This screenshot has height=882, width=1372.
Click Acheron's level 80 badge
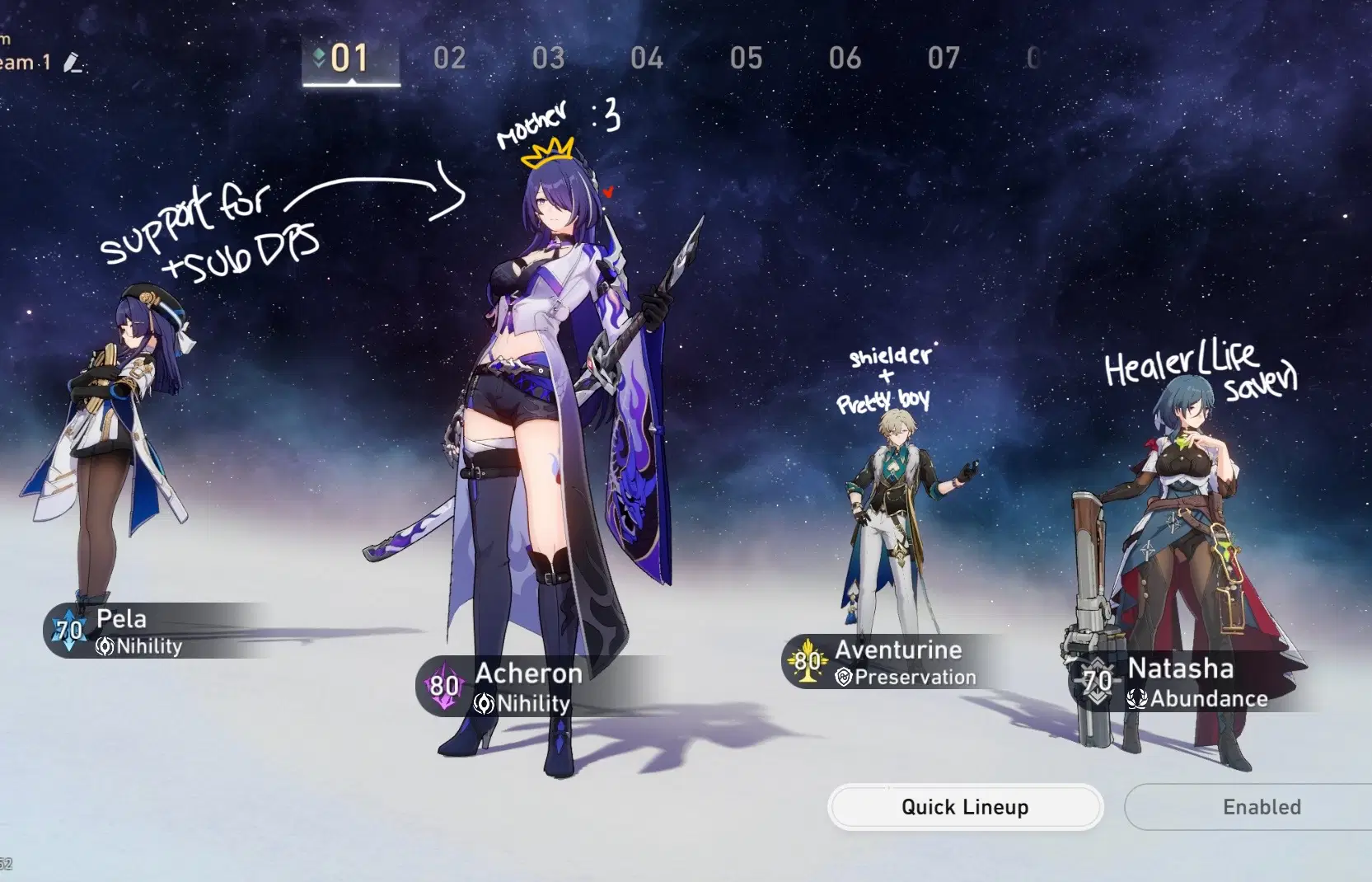[443, 686]
